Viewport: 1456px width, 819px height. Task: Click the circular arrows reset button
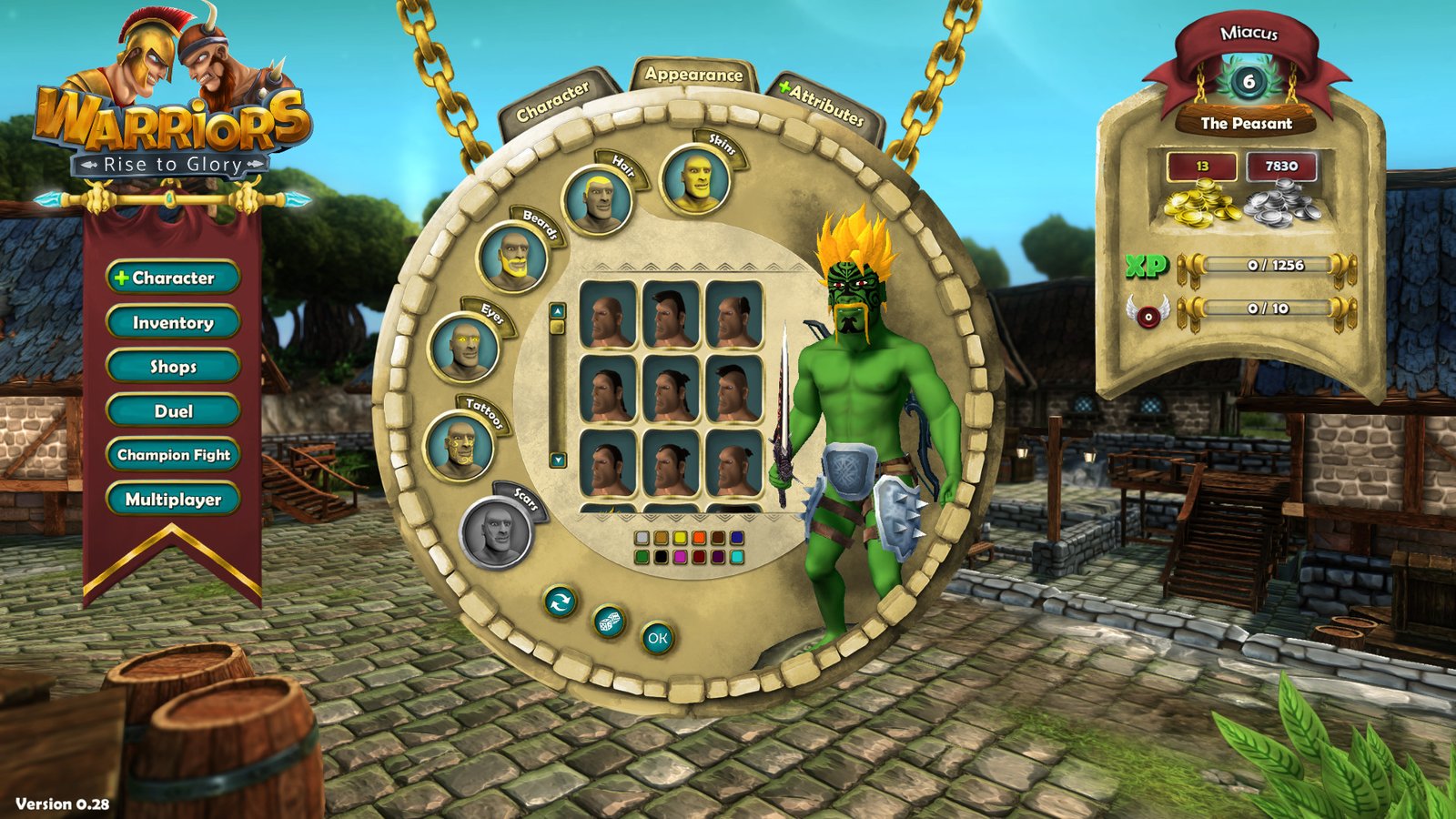pos(560,601)
